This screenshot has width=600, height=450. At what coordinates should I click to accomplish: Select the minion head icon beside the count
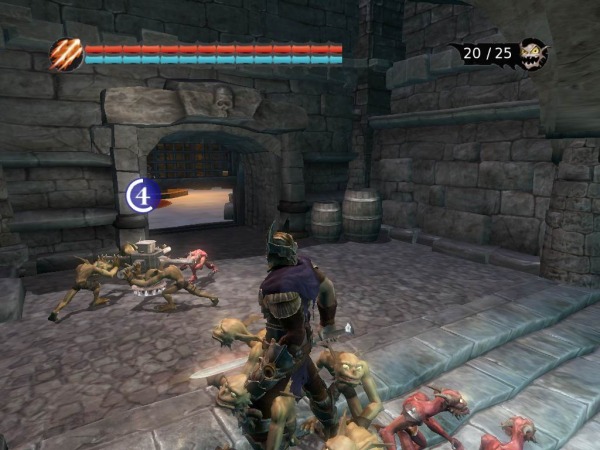pos(534,53)
